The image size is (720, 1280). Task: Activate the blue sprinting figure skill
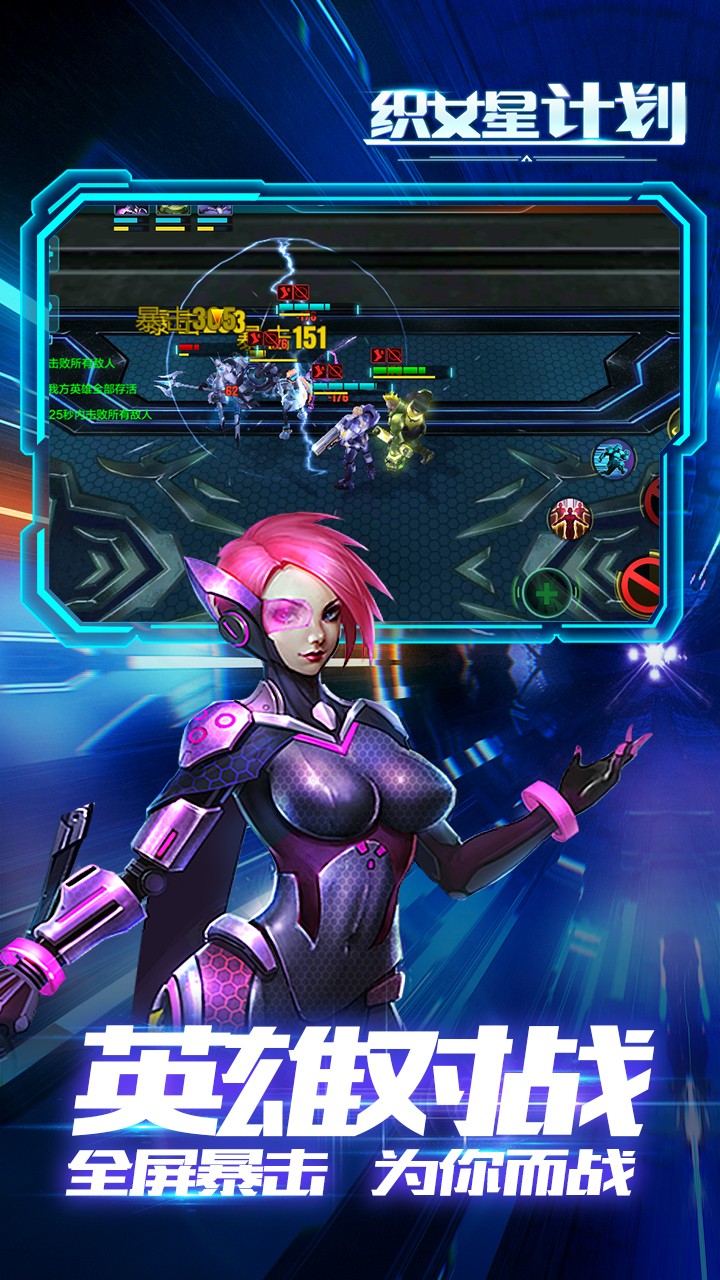click(614, 459)
